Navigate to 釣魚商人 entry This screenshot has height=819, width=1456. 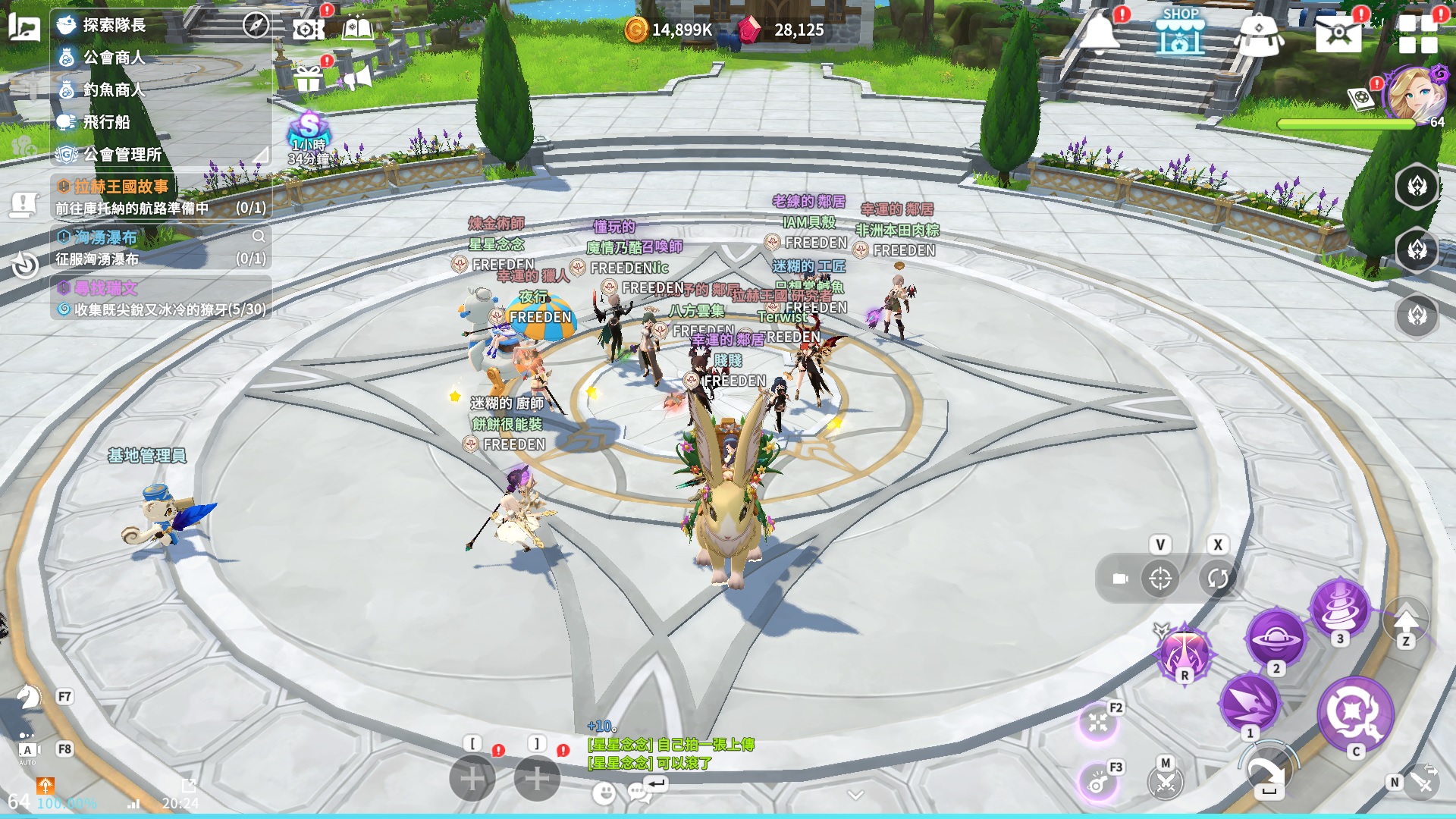pos(114,89)
